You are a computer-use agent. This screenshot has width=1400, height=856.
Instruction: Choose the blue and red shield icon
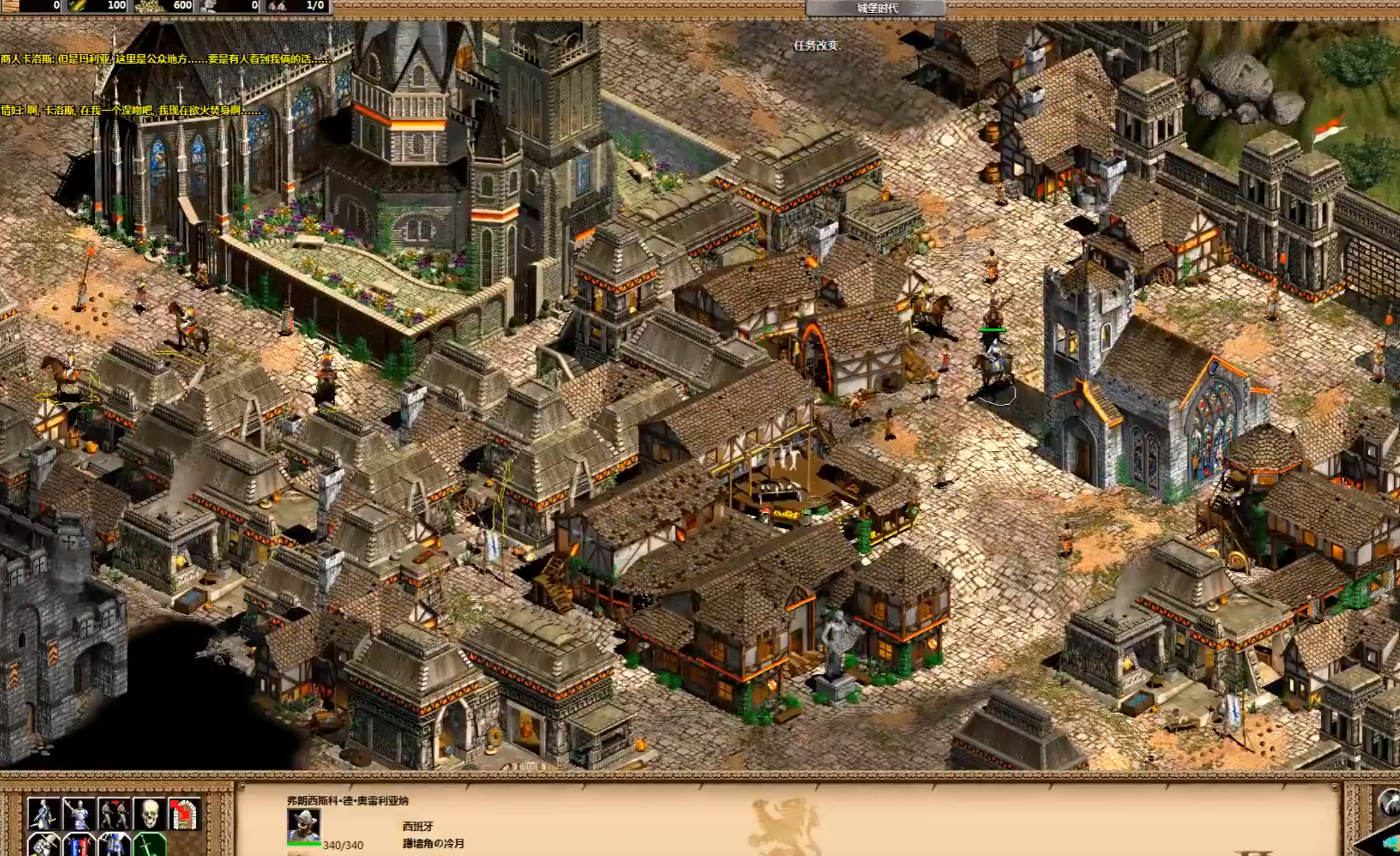coord(79,845)
